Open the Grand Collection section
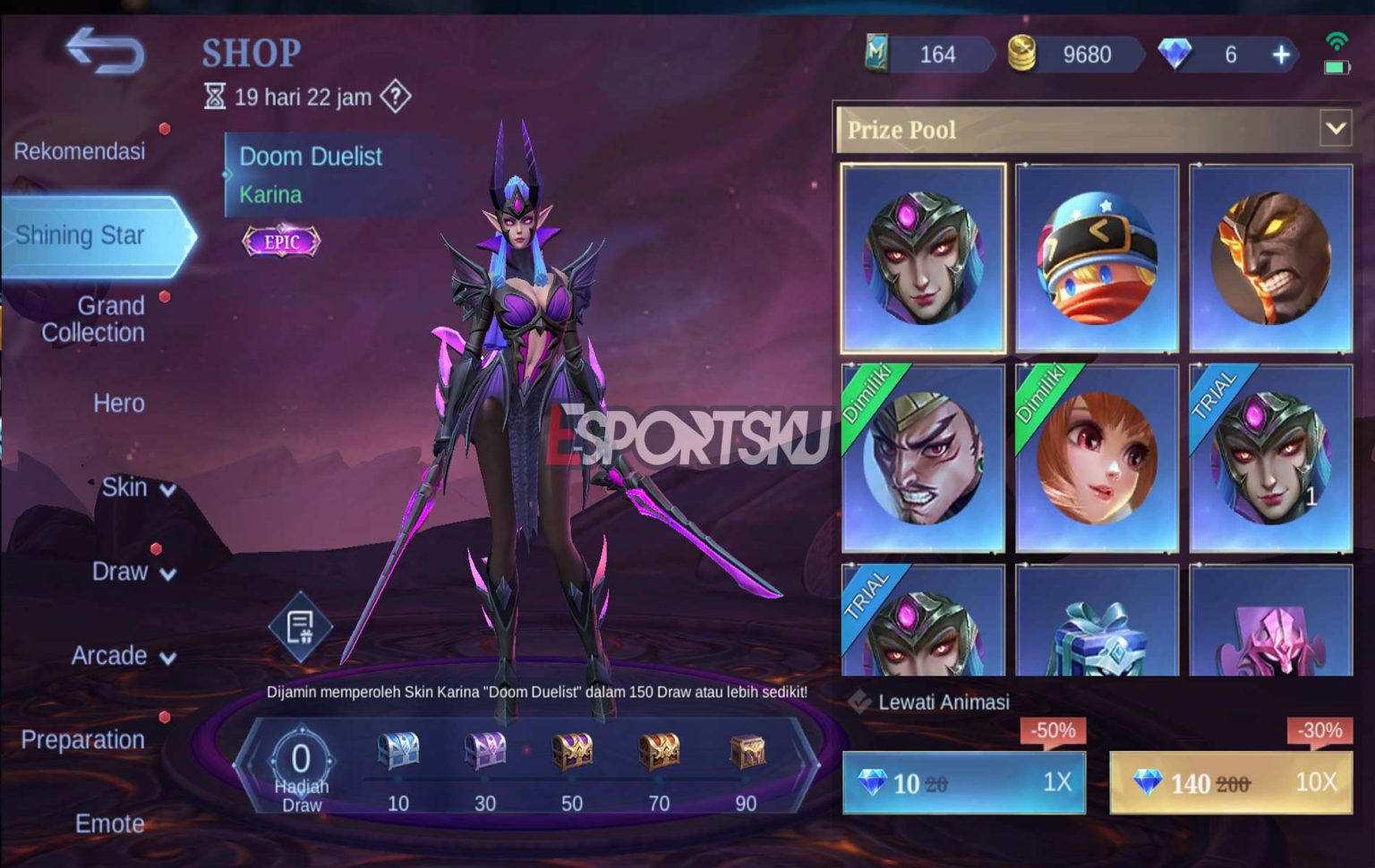Viewport: 1375px width, 868px height. pyautogui.click(x=93, y=319)
